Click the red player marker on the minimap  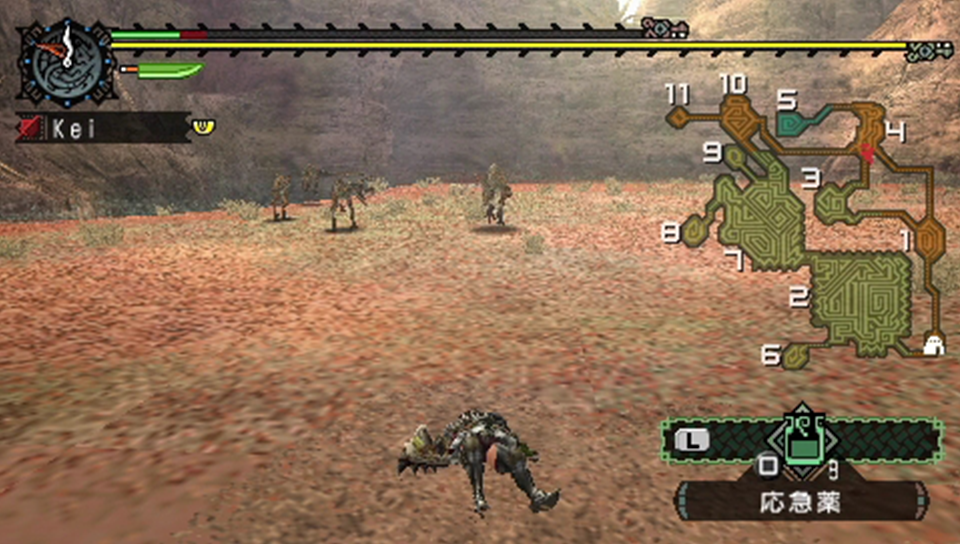[x=867, y=152]
